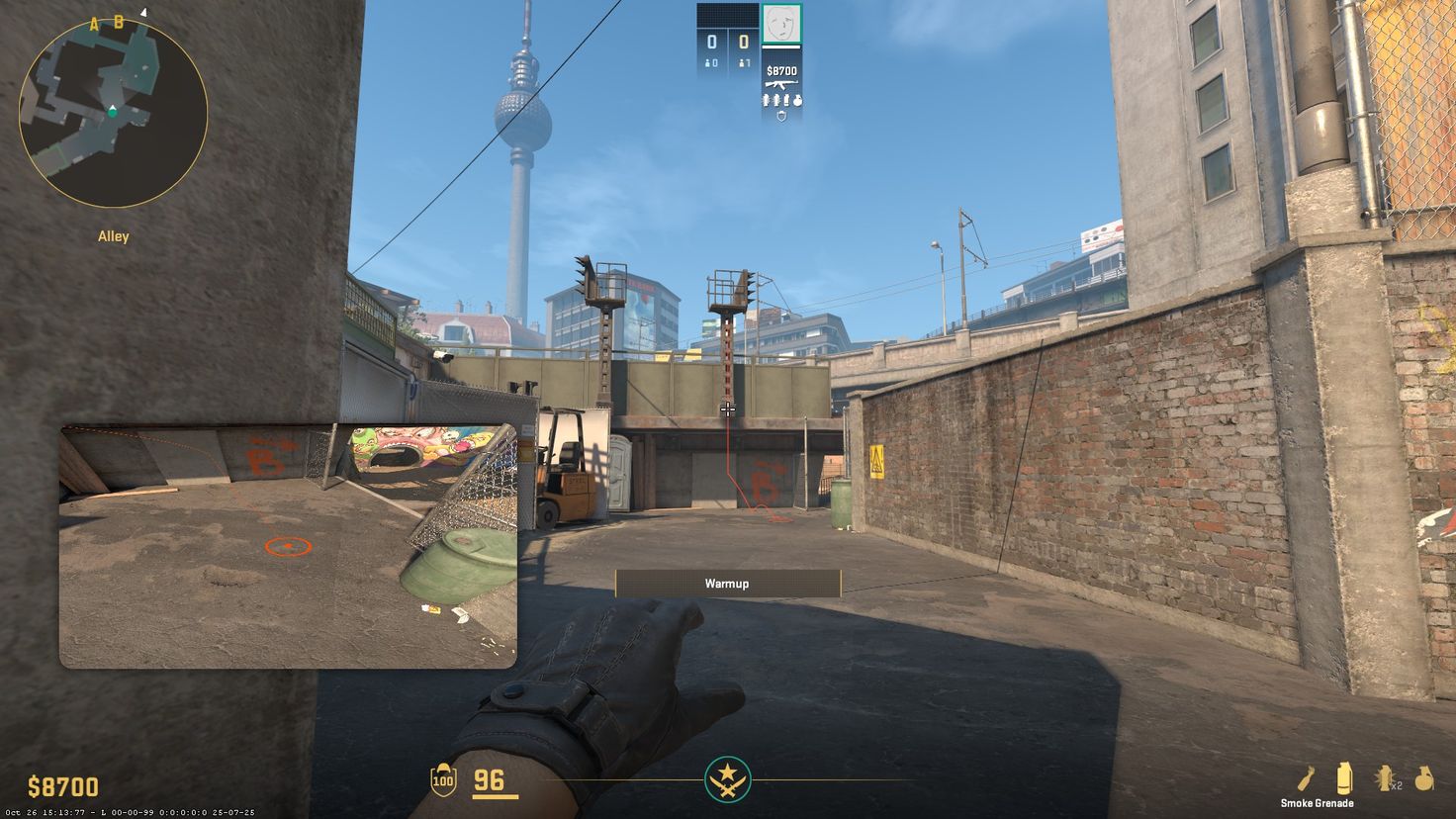The height and width of the screenshot is (819, 1456).
Task: Click the helmet armor icon showing 100
Action: (x=442, y=780)
